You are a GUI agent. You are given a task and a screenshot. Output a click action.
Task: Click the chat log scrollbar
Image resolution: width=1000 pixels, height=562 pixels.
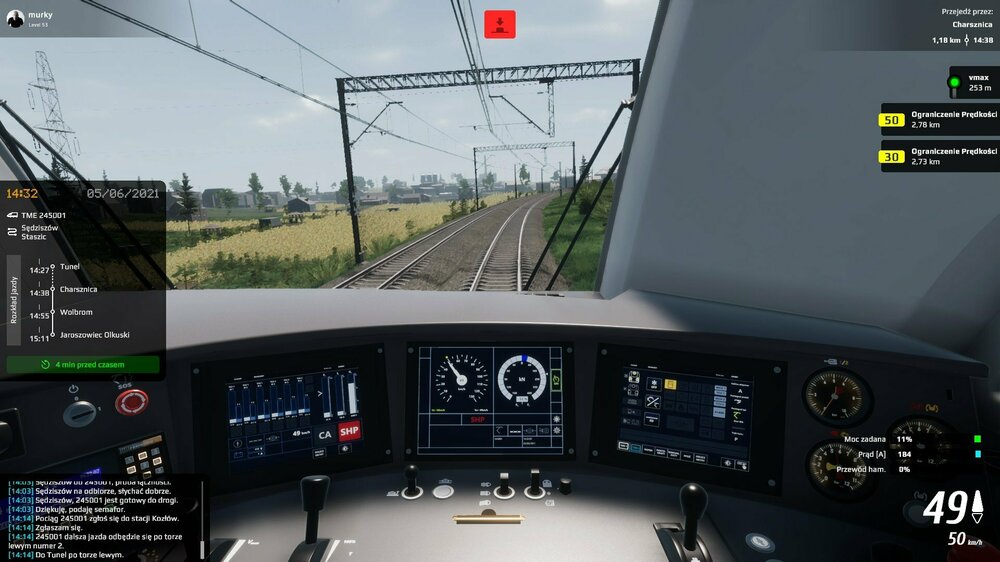click(x=201, y=517)
